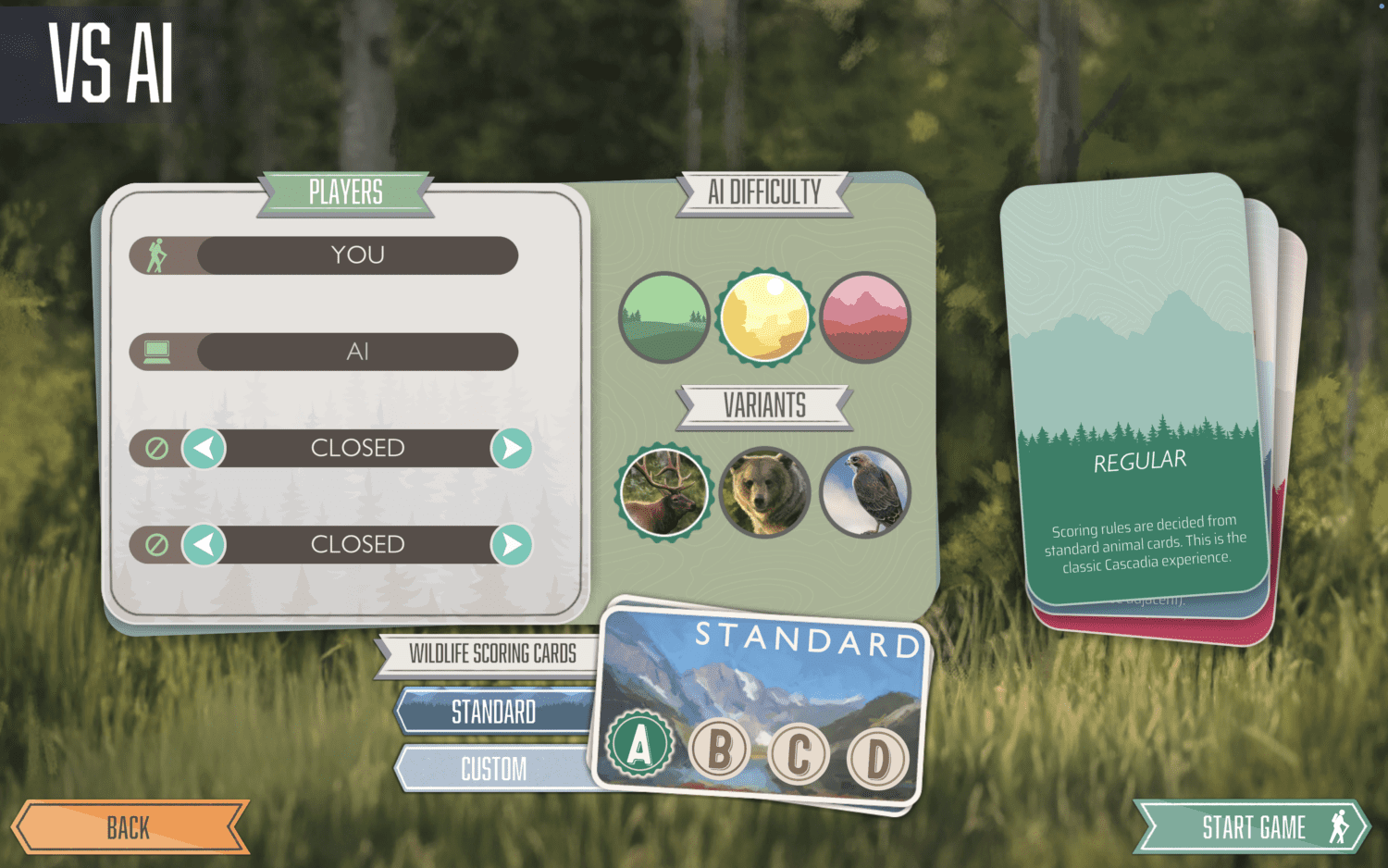Choose scoring card set D
Screen dimensions: 1388x868
click(x=878, y=759)
